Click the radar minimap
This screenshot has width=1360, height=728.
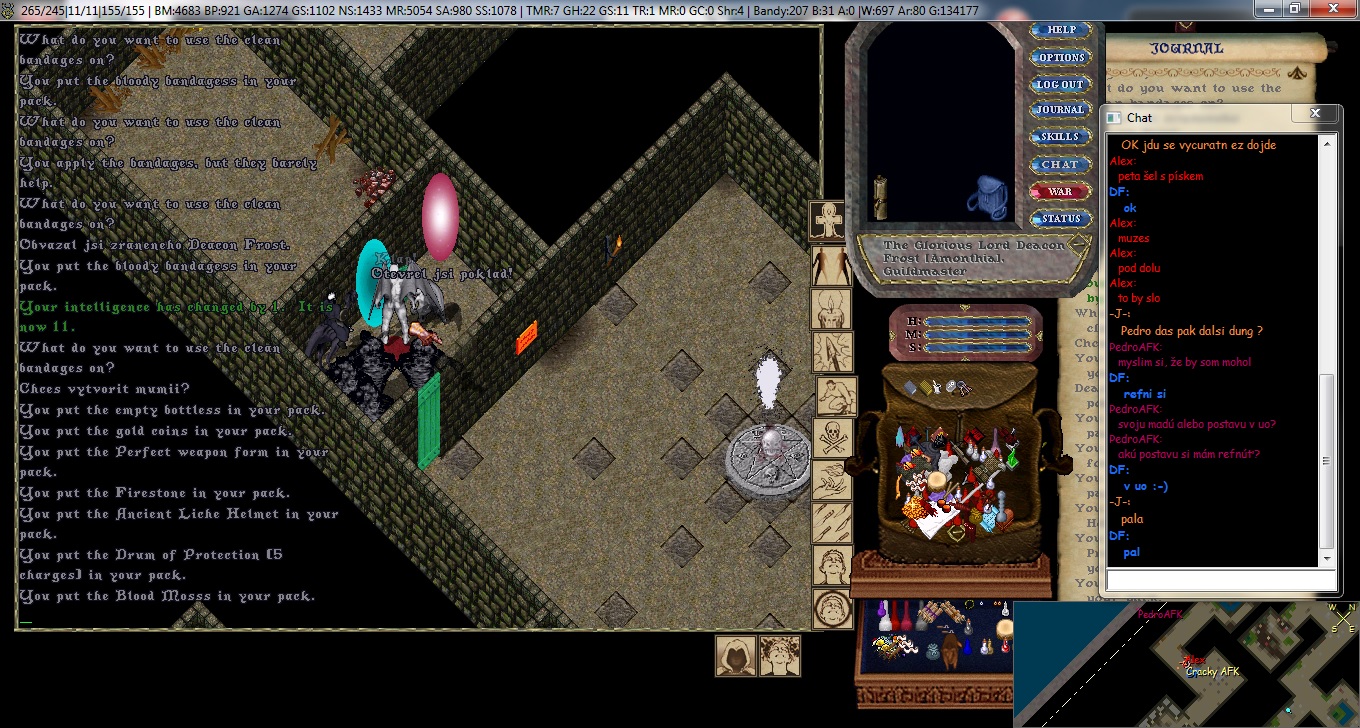tap(1185, 664)
